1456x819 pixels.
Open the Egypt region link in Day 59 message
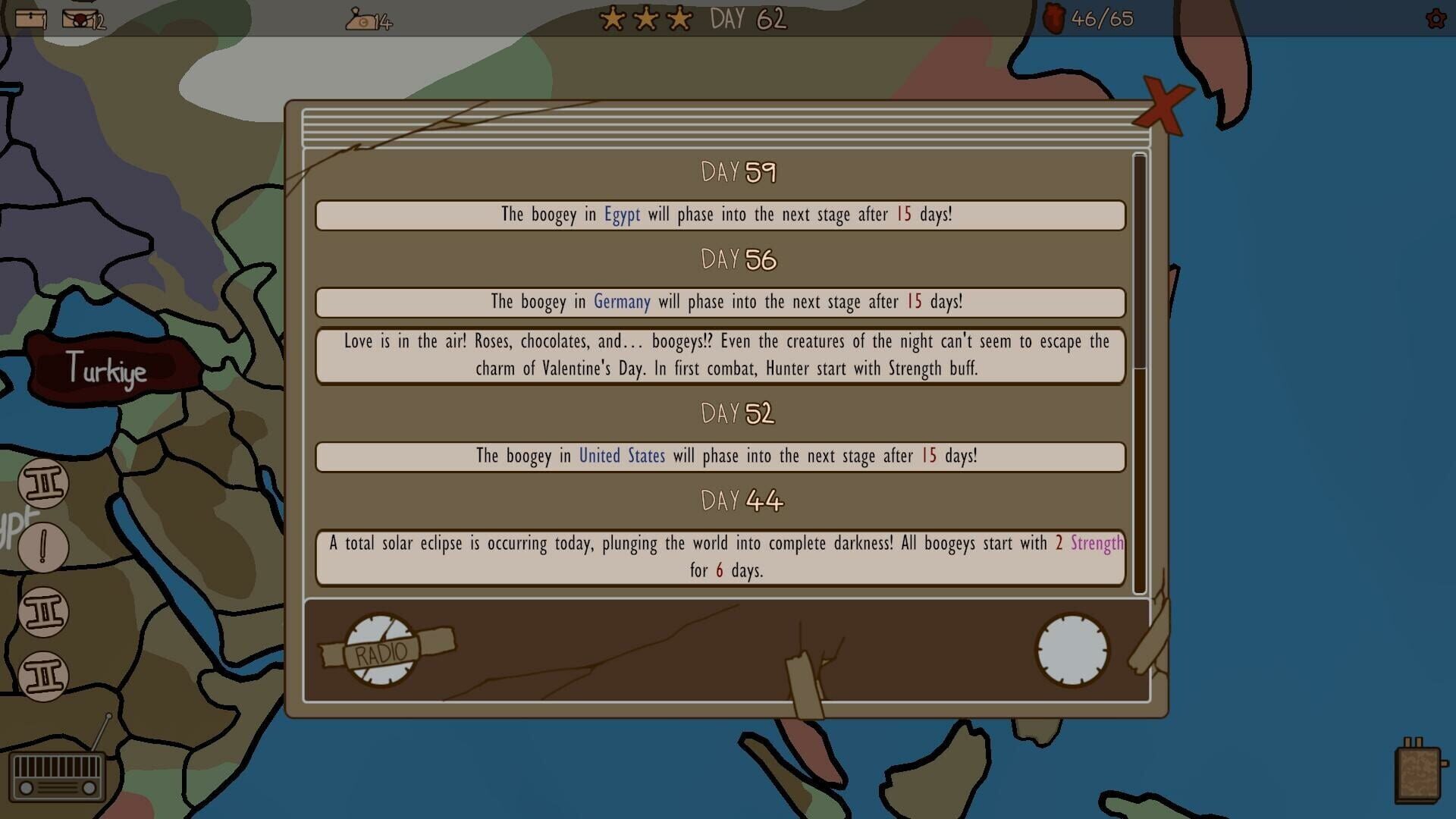point(622,215)
